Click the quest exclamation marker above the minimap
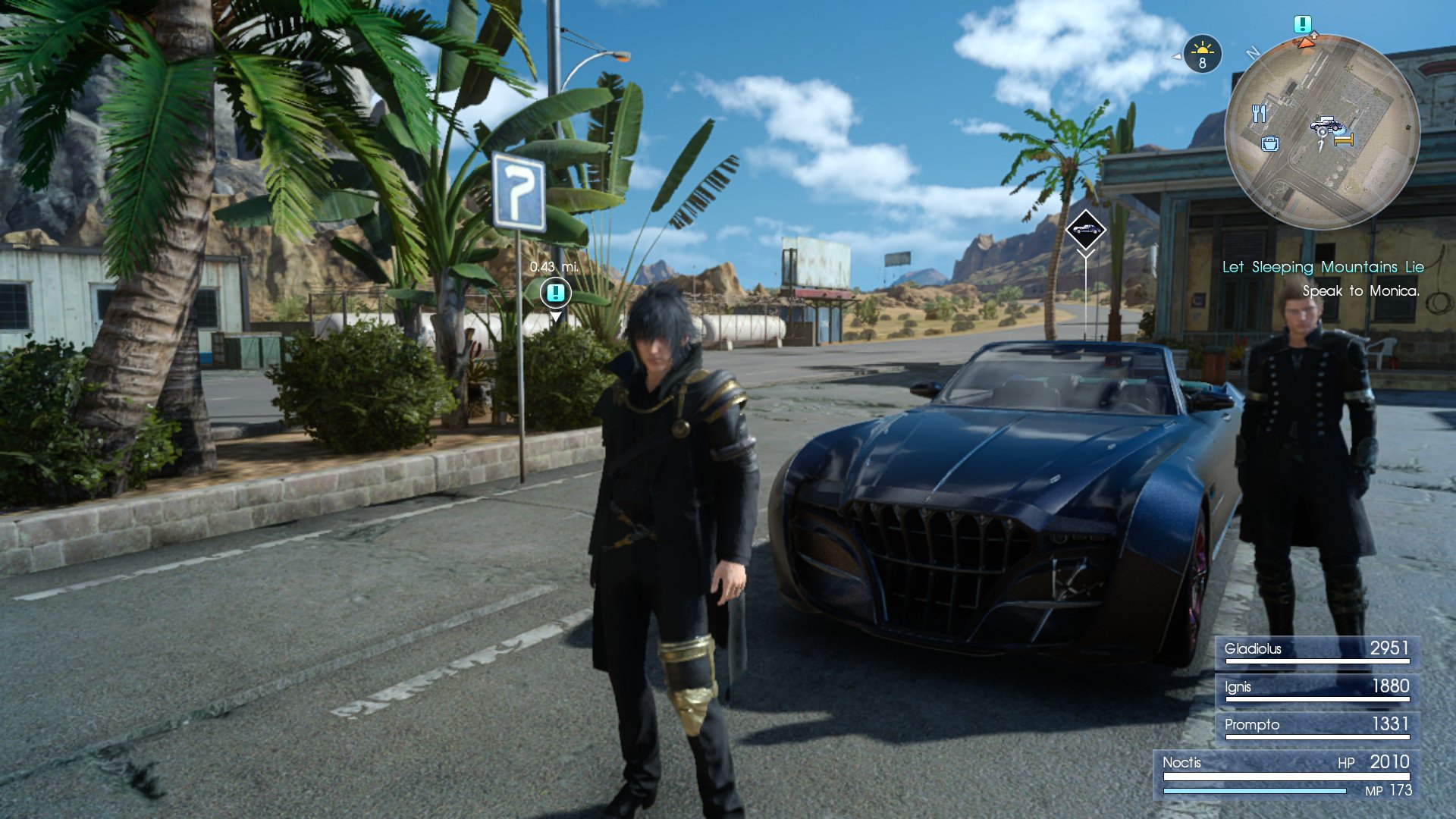 pos(1303,24)
